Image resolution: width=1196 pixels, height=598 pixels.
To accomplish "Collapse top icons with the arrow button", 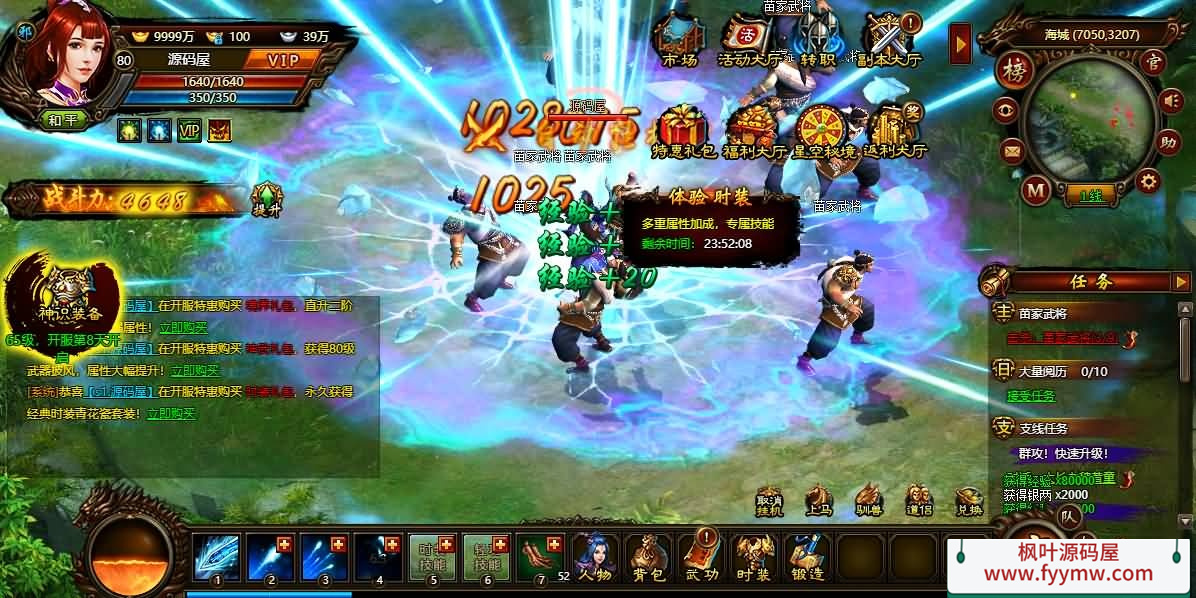I will tap(960, 44).
